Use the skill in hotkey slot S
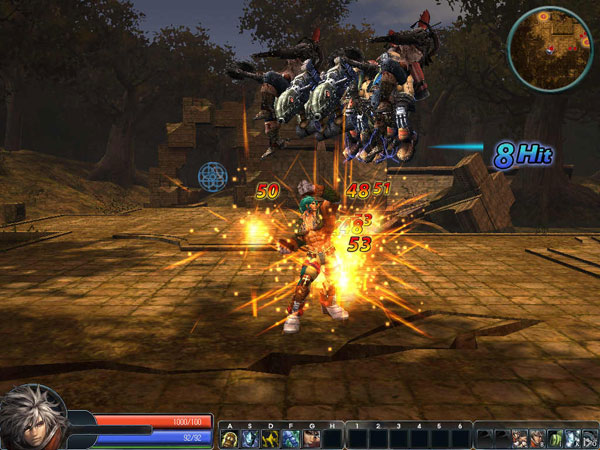The width and height of the screenshot is (600, 450). tap(250, 438)
